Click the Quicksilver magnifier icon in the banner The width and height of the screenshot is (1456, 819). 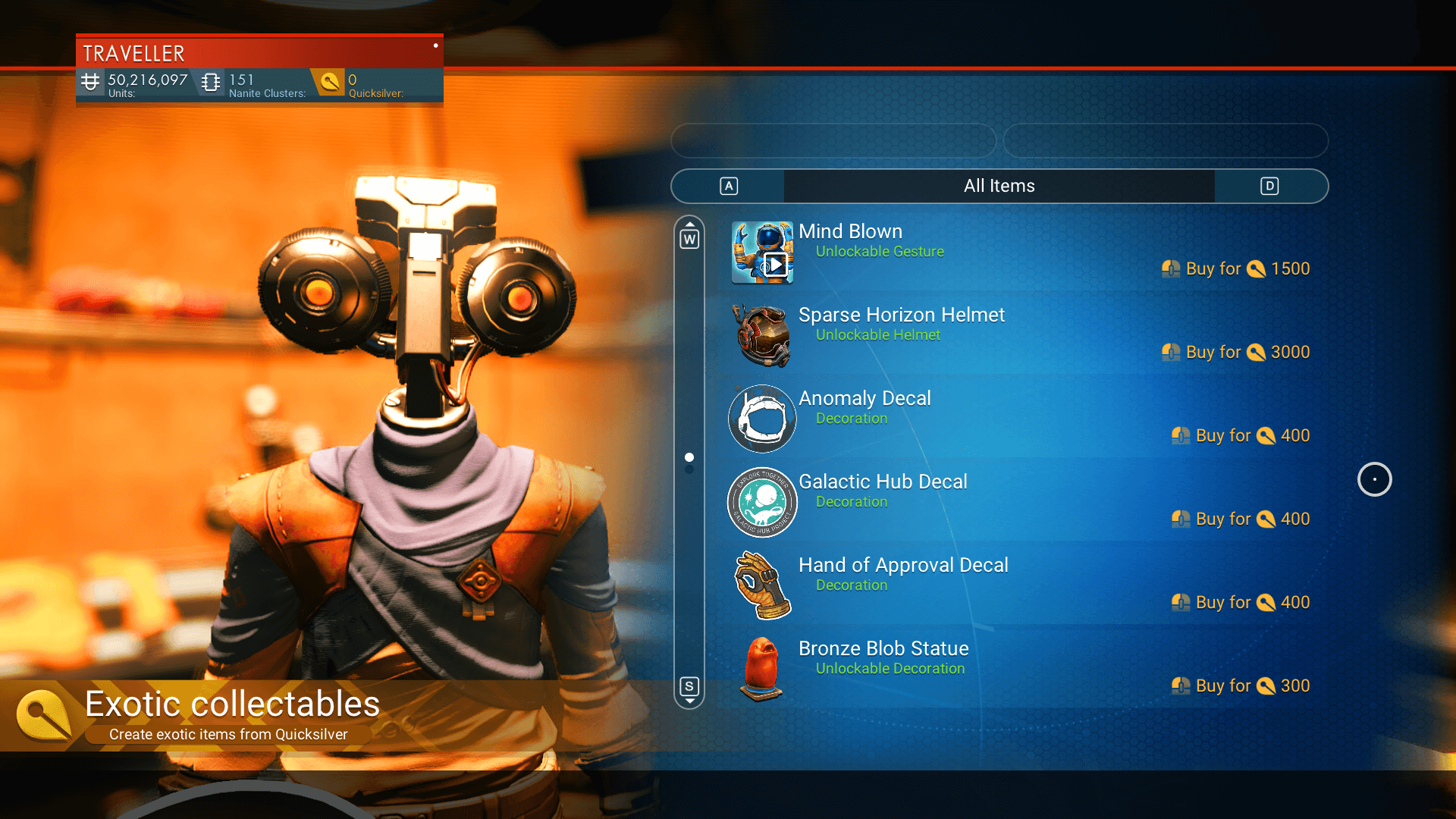point(329,81)
